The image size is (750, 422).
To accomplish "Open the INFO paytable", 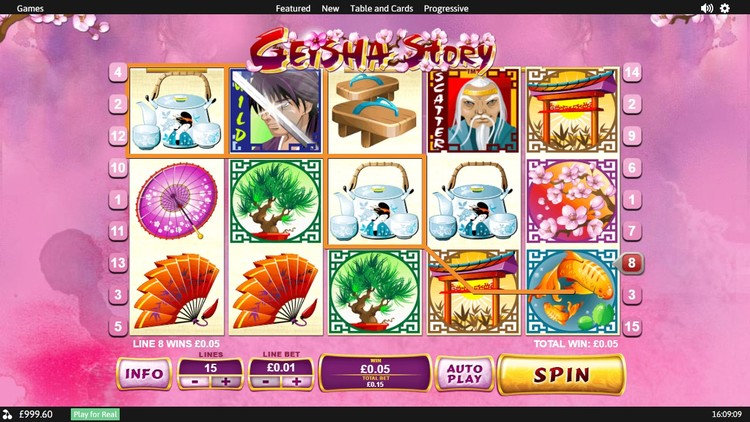I will click(x=144, y=375).
